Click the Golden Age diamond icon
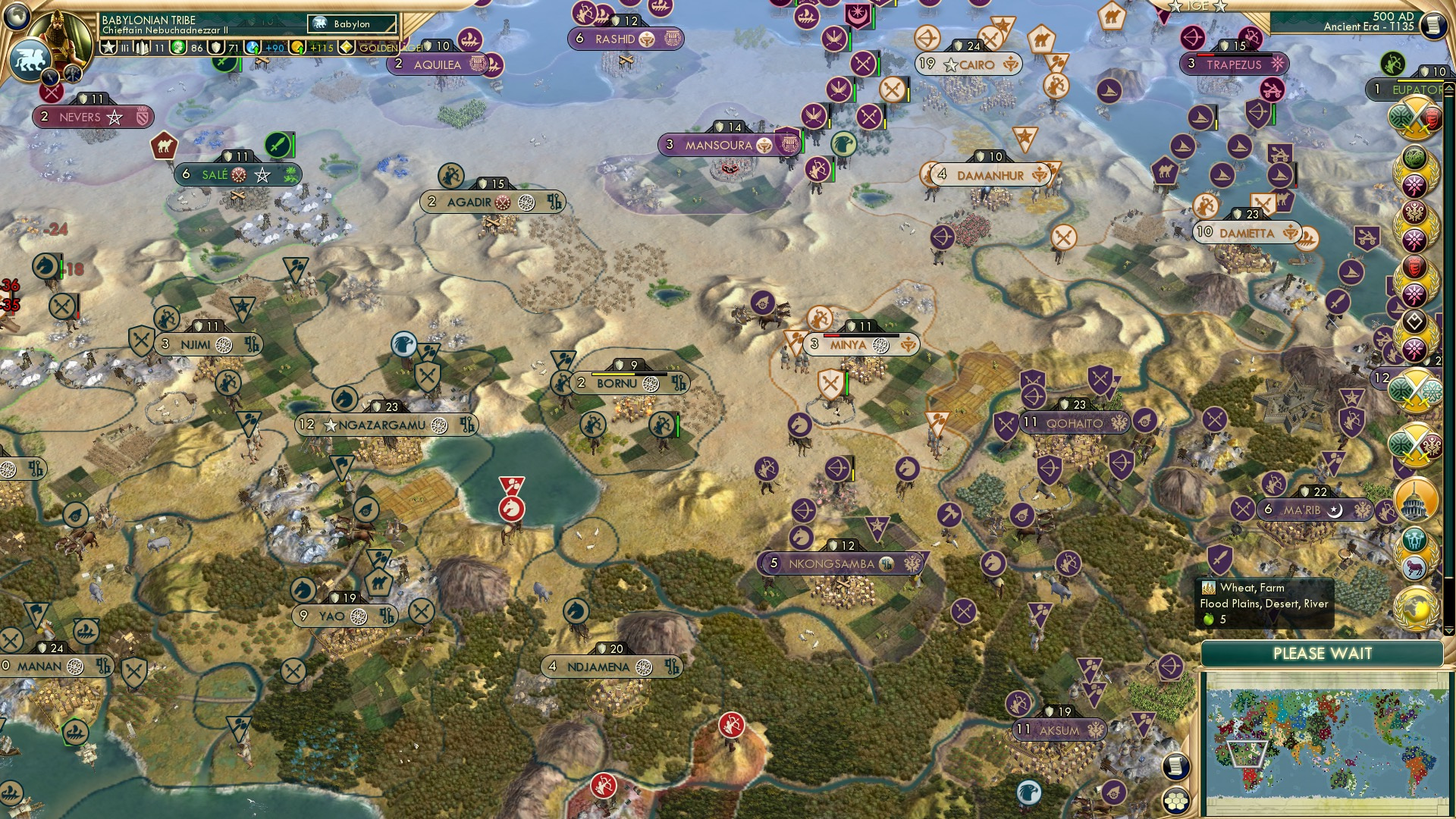 tap(347, 48)
